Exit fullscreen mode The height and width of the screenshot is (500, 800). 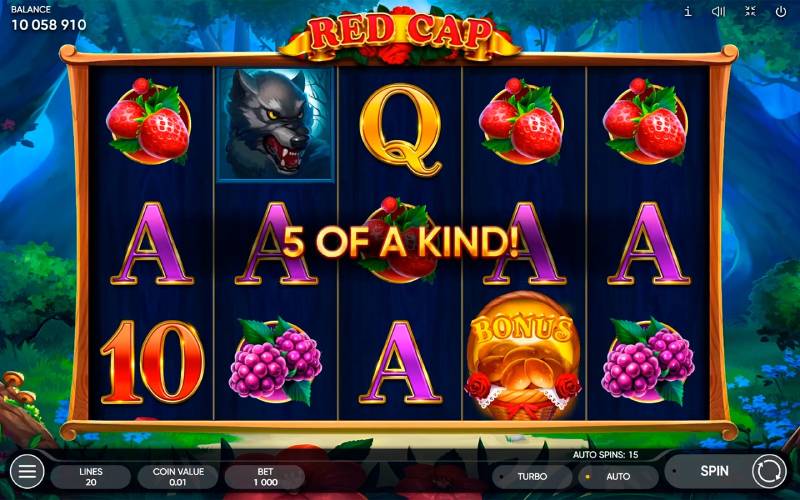750,12
